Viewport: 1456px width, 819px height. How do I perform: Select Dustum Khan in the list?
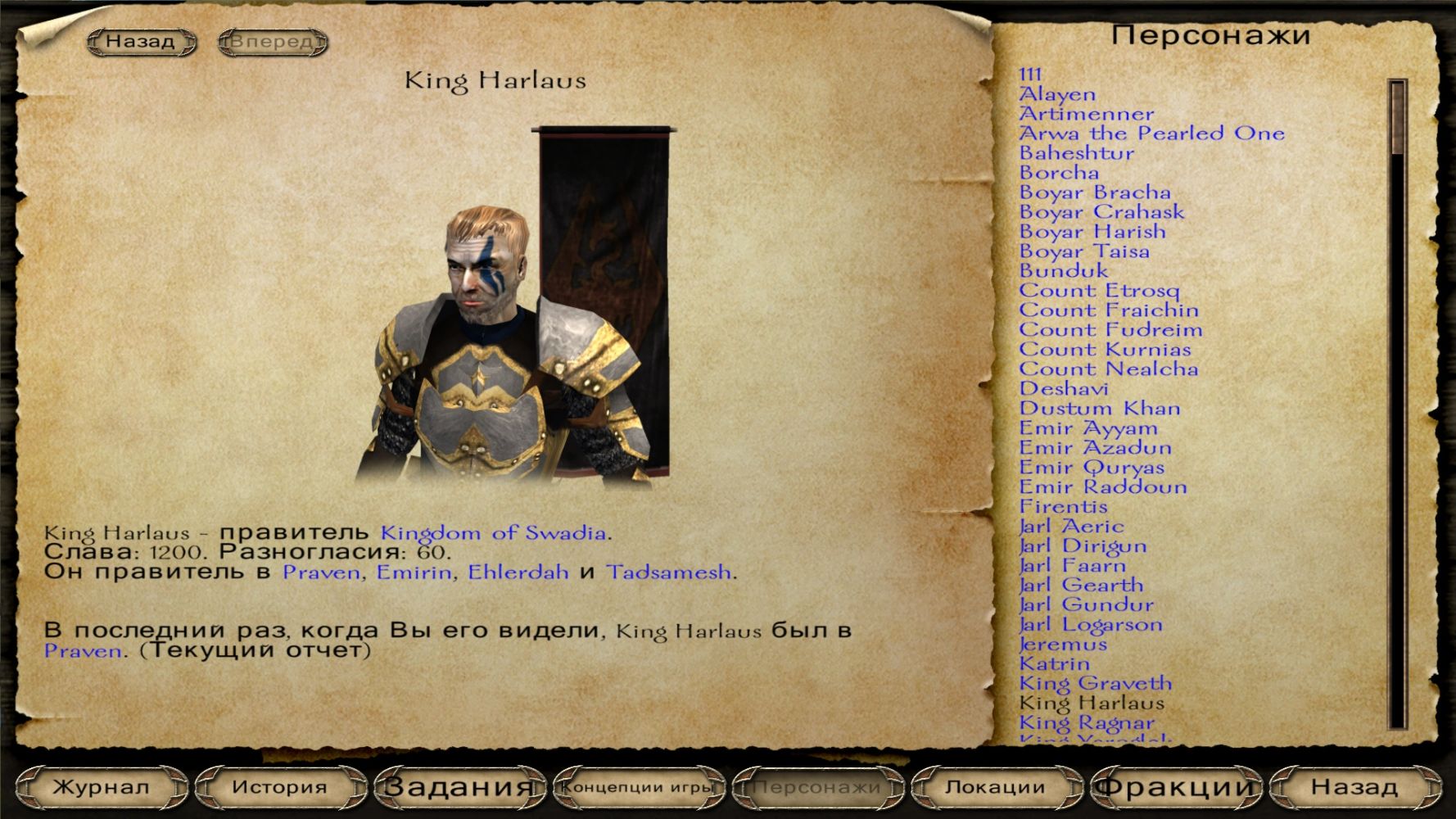click(1100, 409)
